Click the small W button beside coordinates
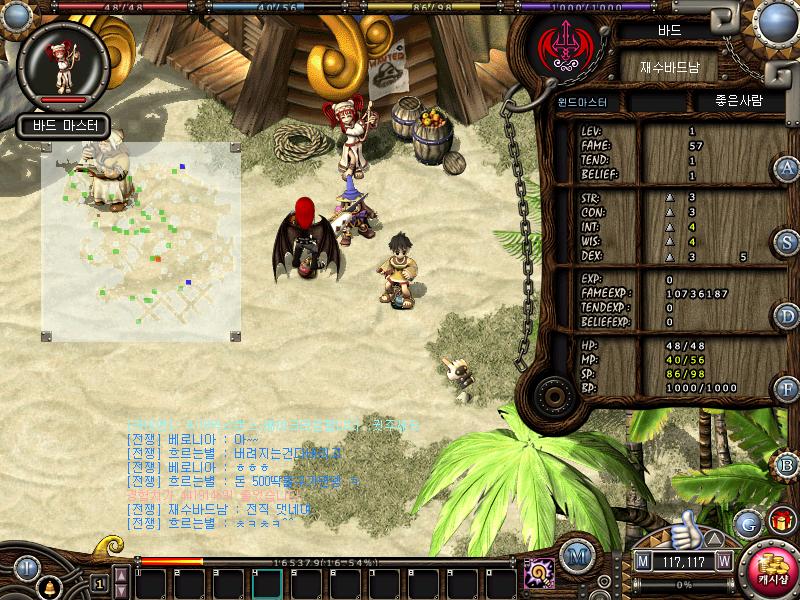Image resolution: width=800 pixels, height=600 pixels. (723, 561)
